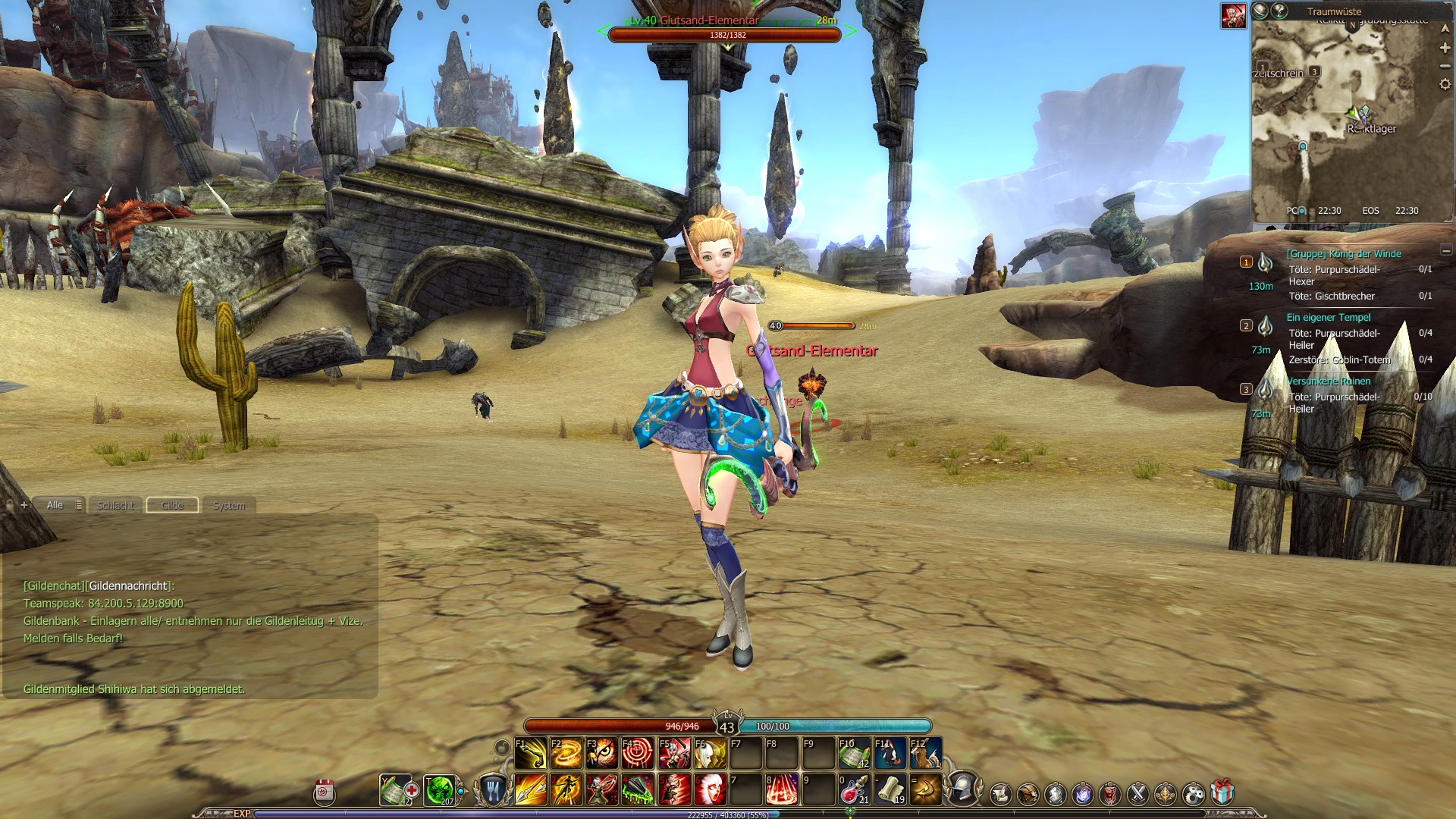
Task: Add a new chat tab with plus
Action: (x=24, y=505)
